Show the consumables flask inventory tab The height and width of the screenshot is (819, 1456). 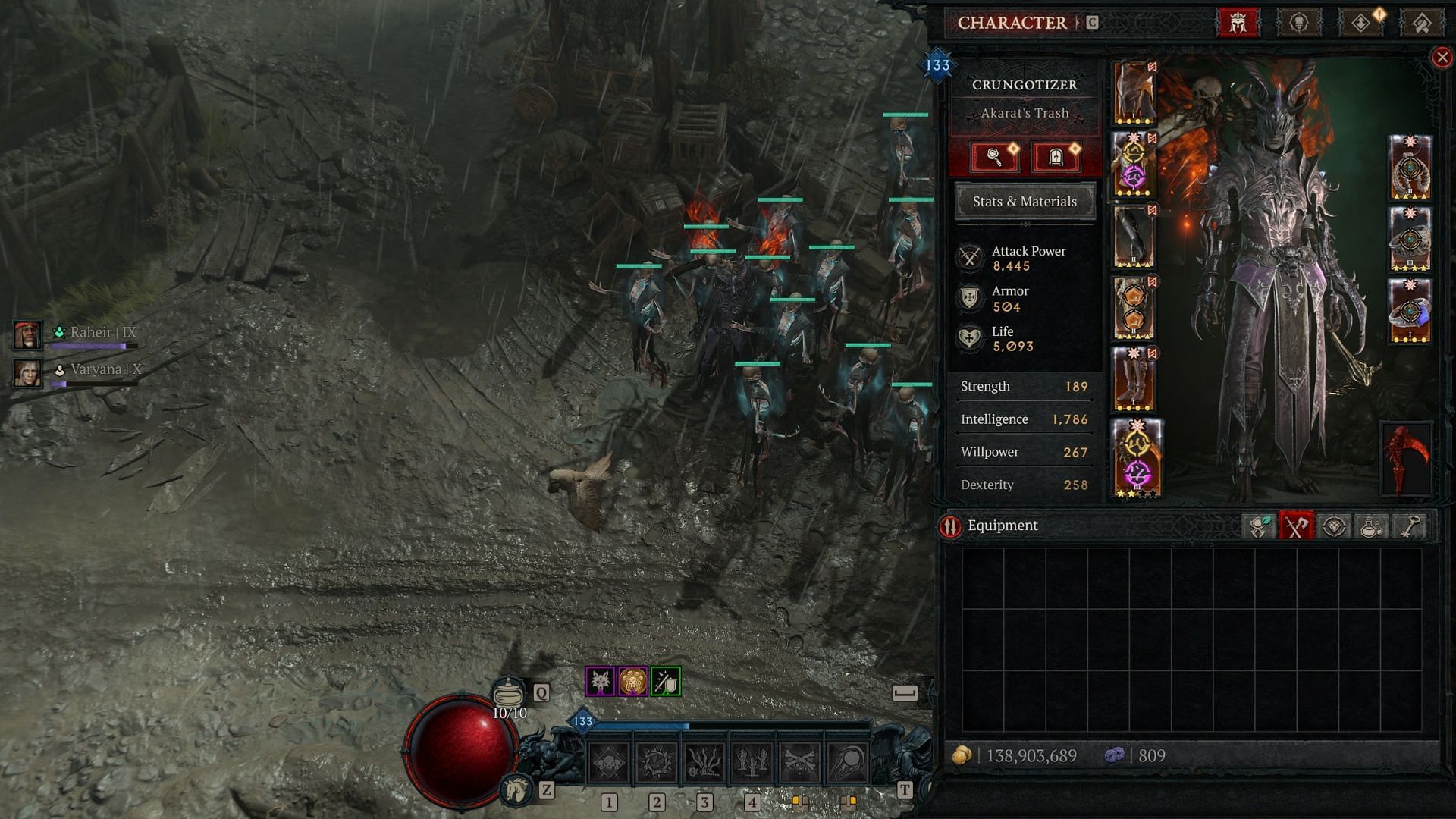pos(1371,526)
